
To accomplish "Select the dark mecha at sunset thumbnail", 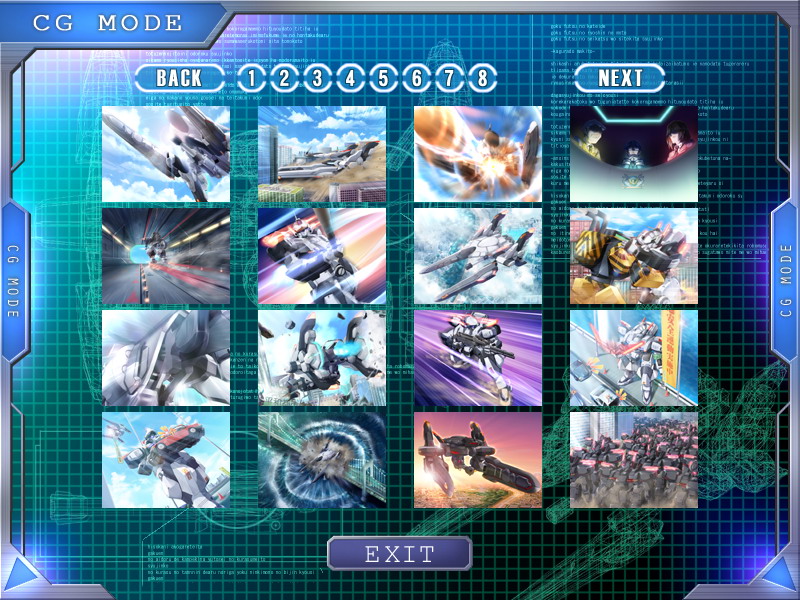I will click(x=478, y=460).
